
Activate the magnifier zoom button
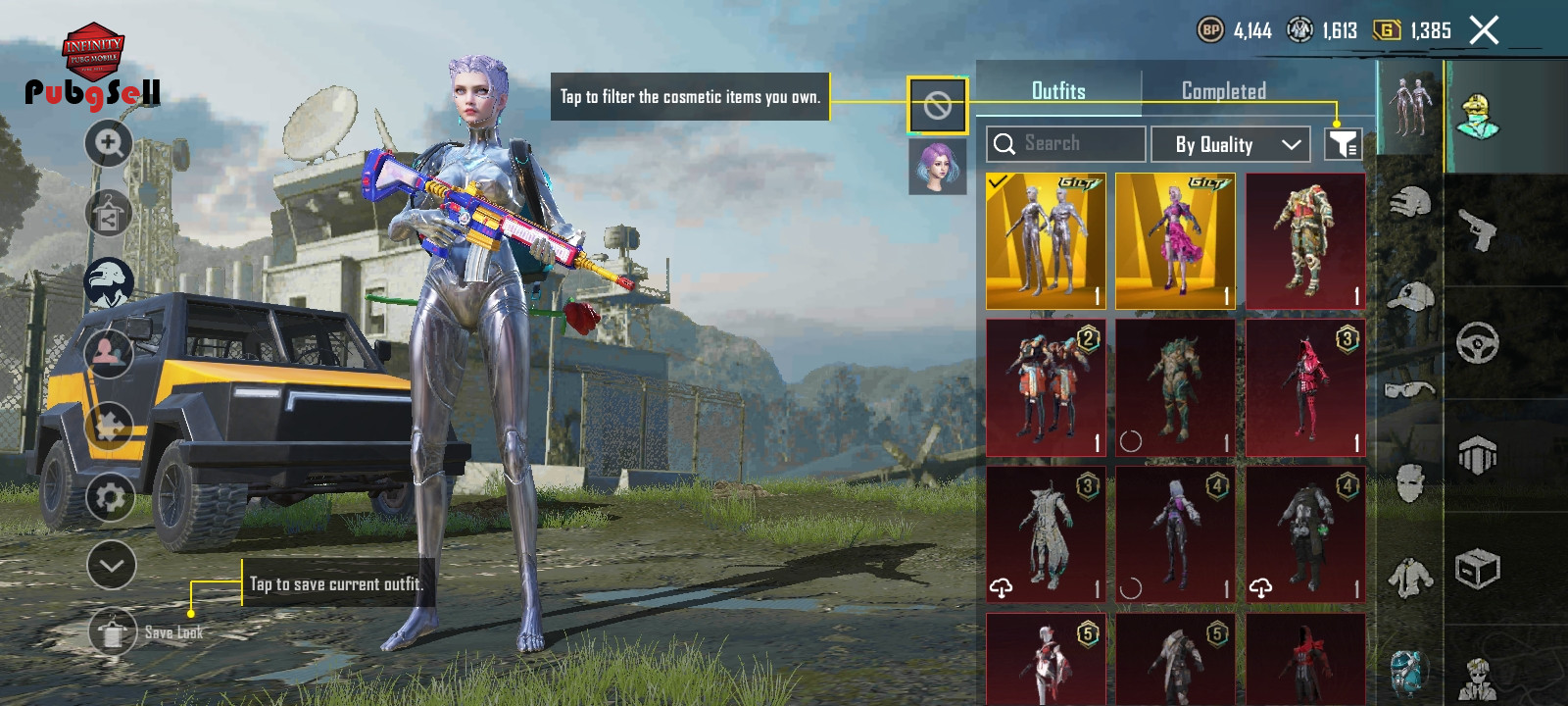coord(109,144)
